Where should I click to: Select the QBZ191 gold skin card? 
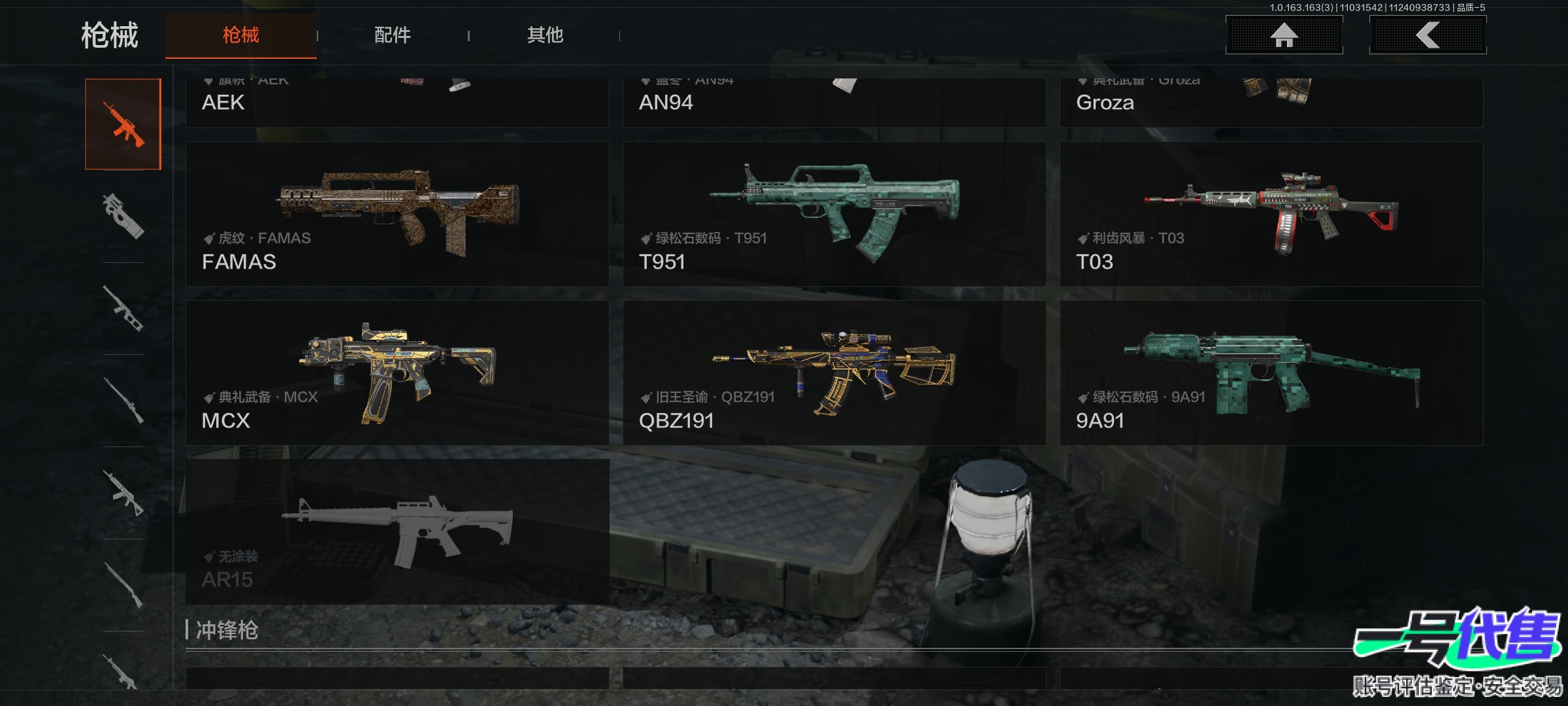click(x=834, y=373)
